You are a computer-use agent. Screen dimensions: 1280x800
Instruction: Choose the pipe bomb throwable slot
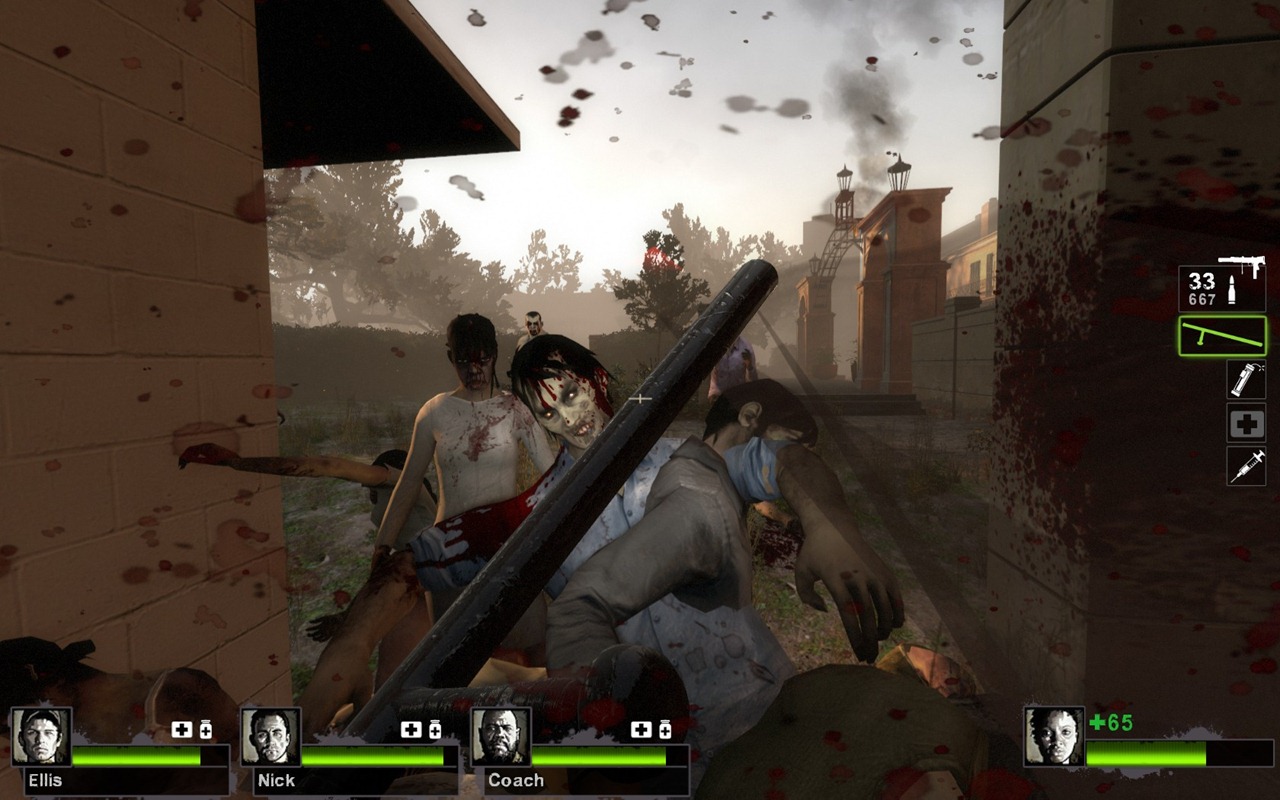point(1246,380)
